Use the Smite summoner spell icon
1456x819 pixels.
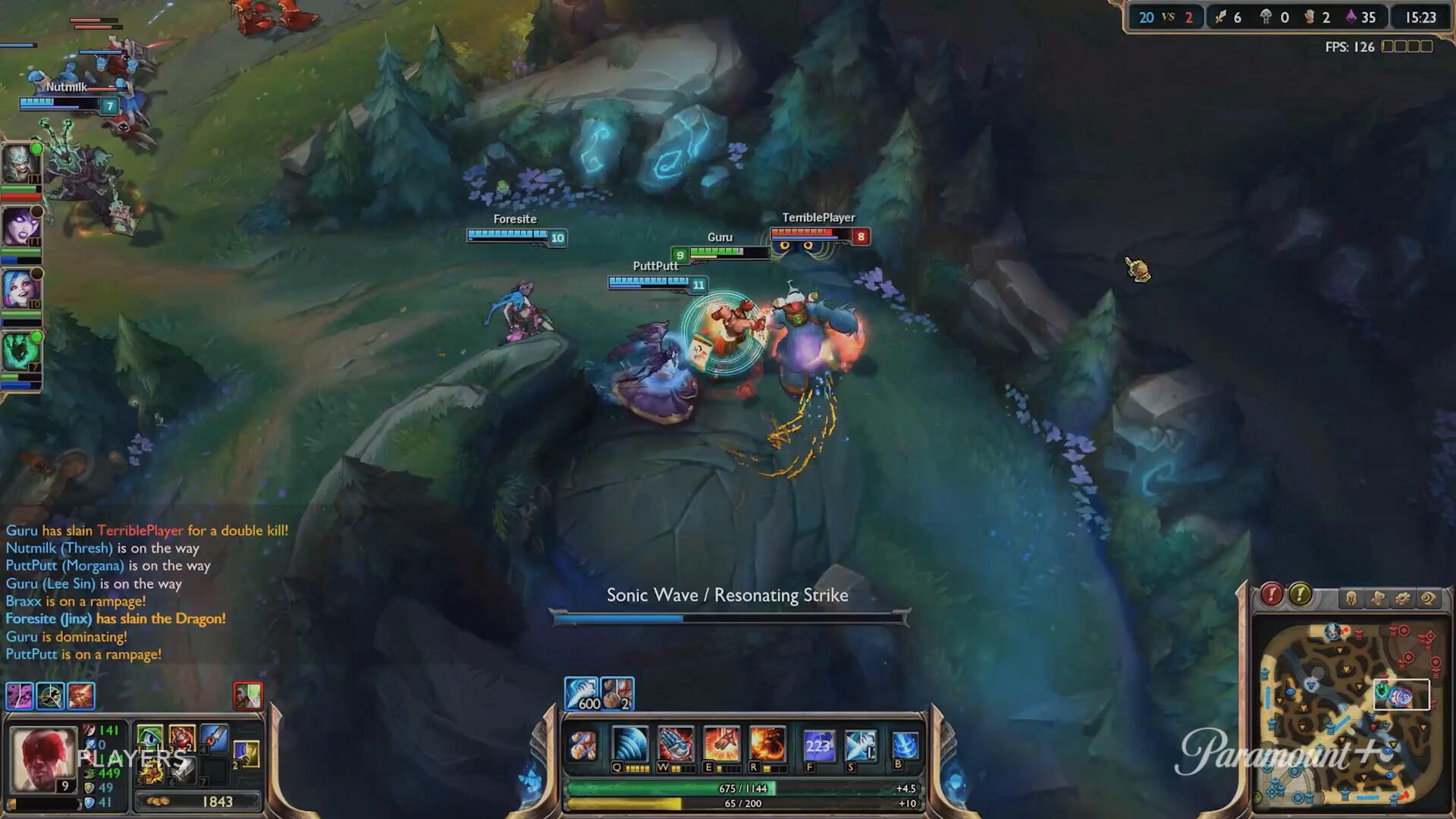pyautogui.click(x=860, y=745)
